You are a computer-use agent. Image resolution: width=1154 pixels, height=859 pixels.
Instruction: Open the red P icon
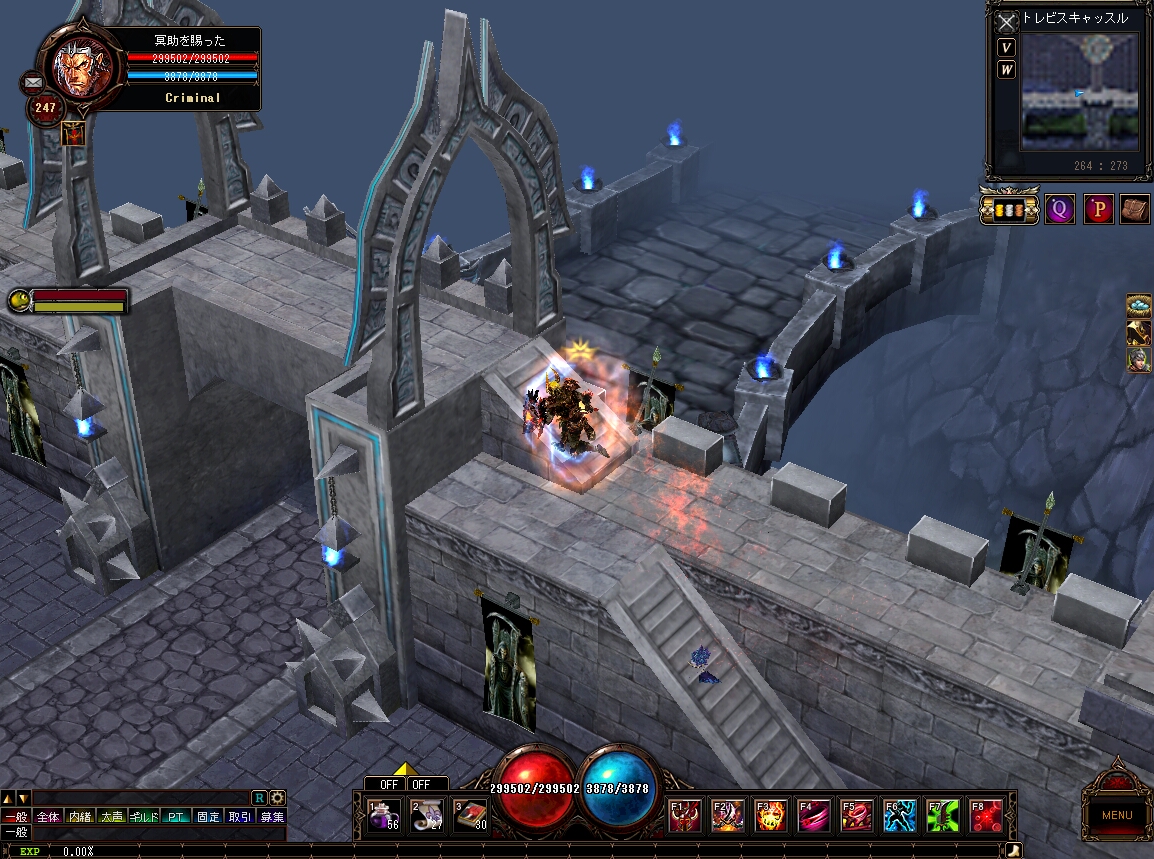[x=1099, y=209]
